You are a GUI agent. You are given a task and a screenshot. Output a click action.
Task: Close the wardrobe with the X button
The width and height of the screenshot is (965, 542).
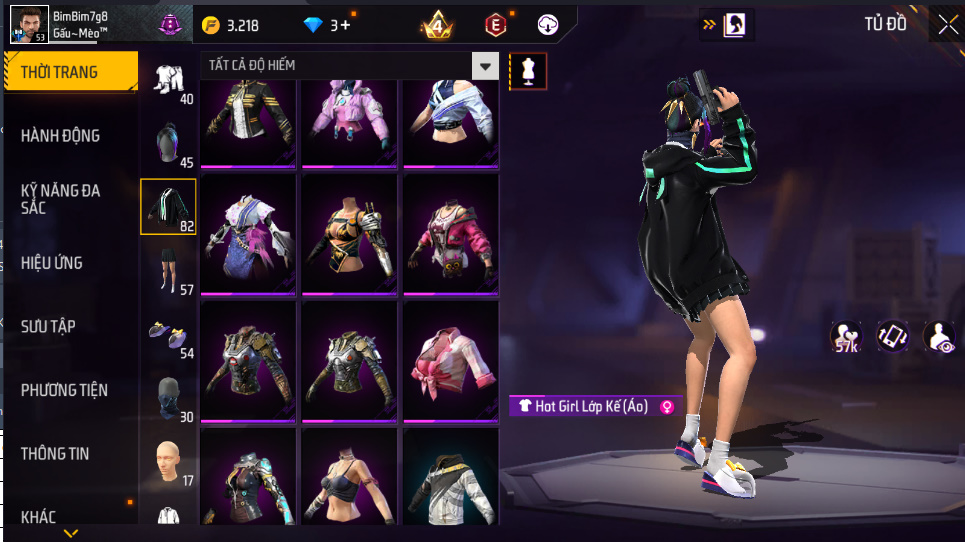pos(946,25)
